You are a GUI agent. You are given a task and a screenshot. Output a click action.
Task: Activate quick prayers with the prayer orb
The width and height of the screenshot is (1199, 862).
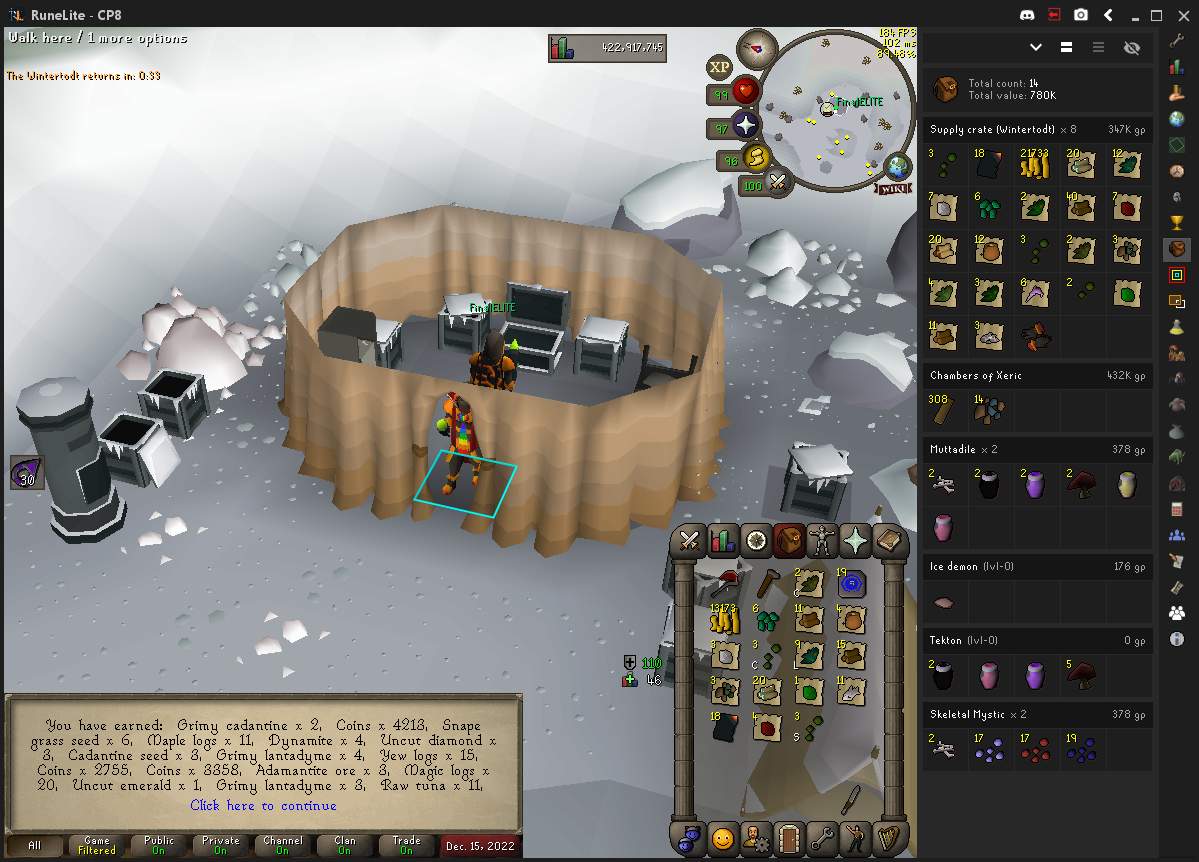746,126
